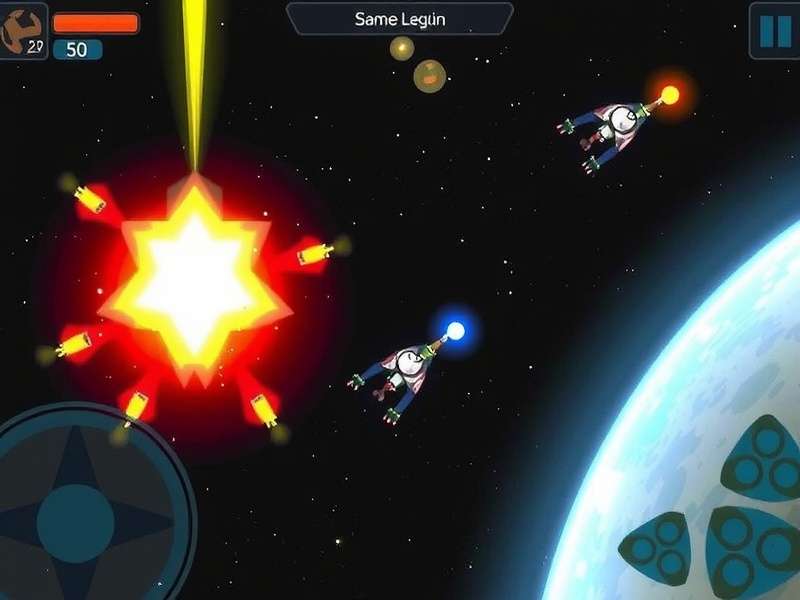Tap the largest three-circle action button

pos(748,551)
